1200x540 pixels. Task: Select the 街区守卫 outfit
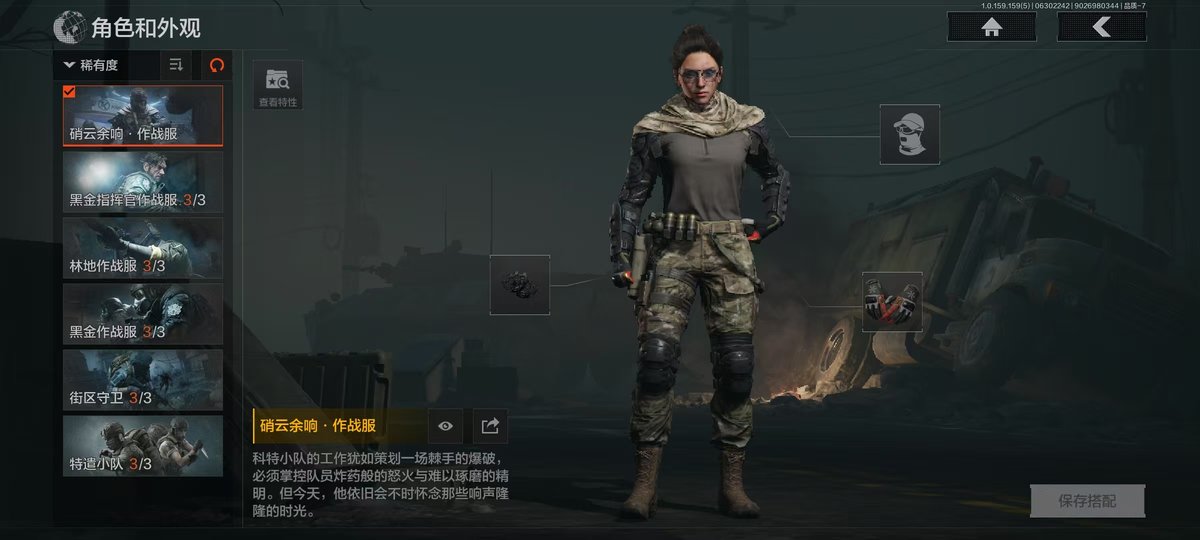coord(143,380)
